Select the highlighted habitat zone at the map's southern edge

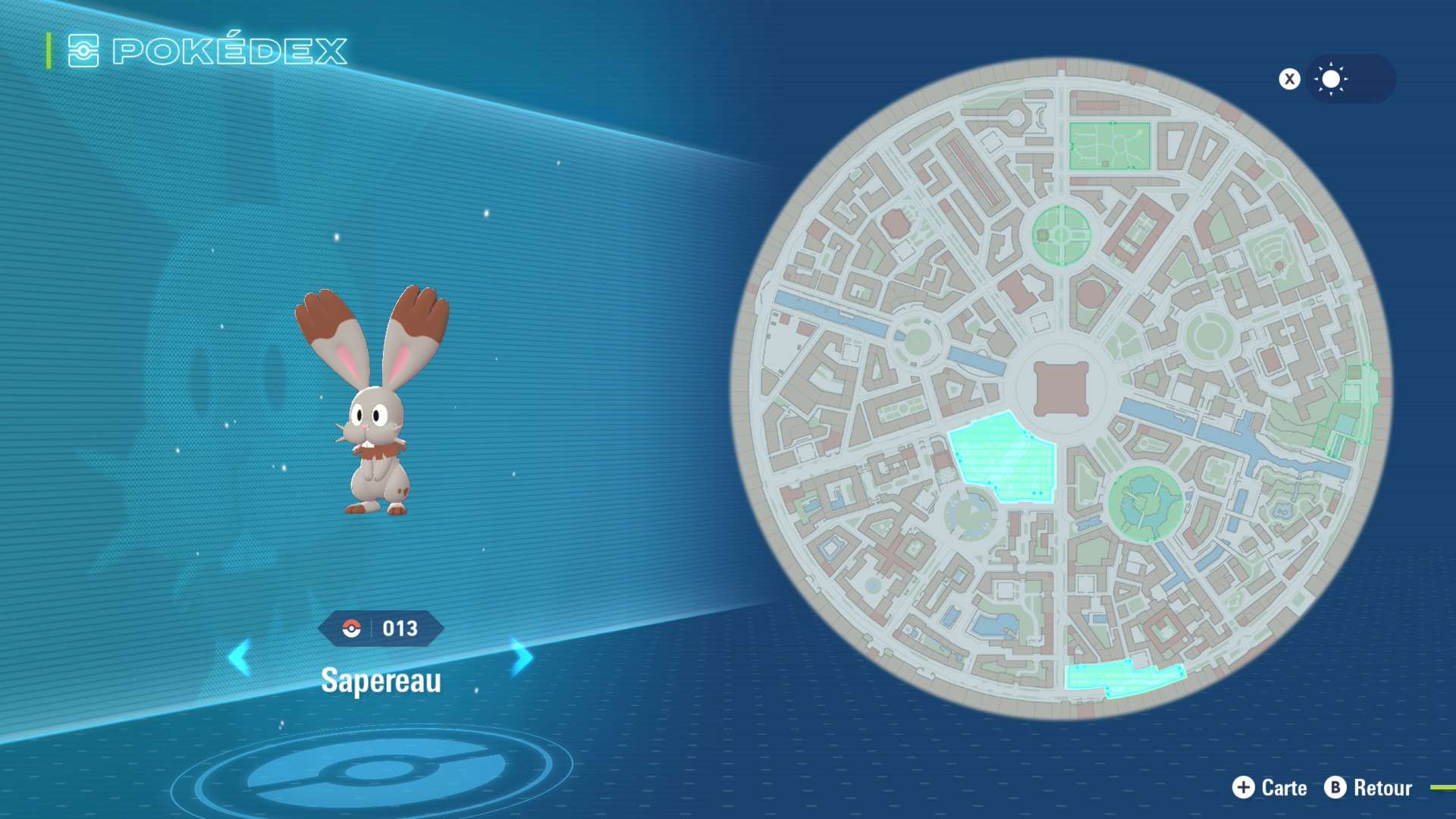(1121, 677)
